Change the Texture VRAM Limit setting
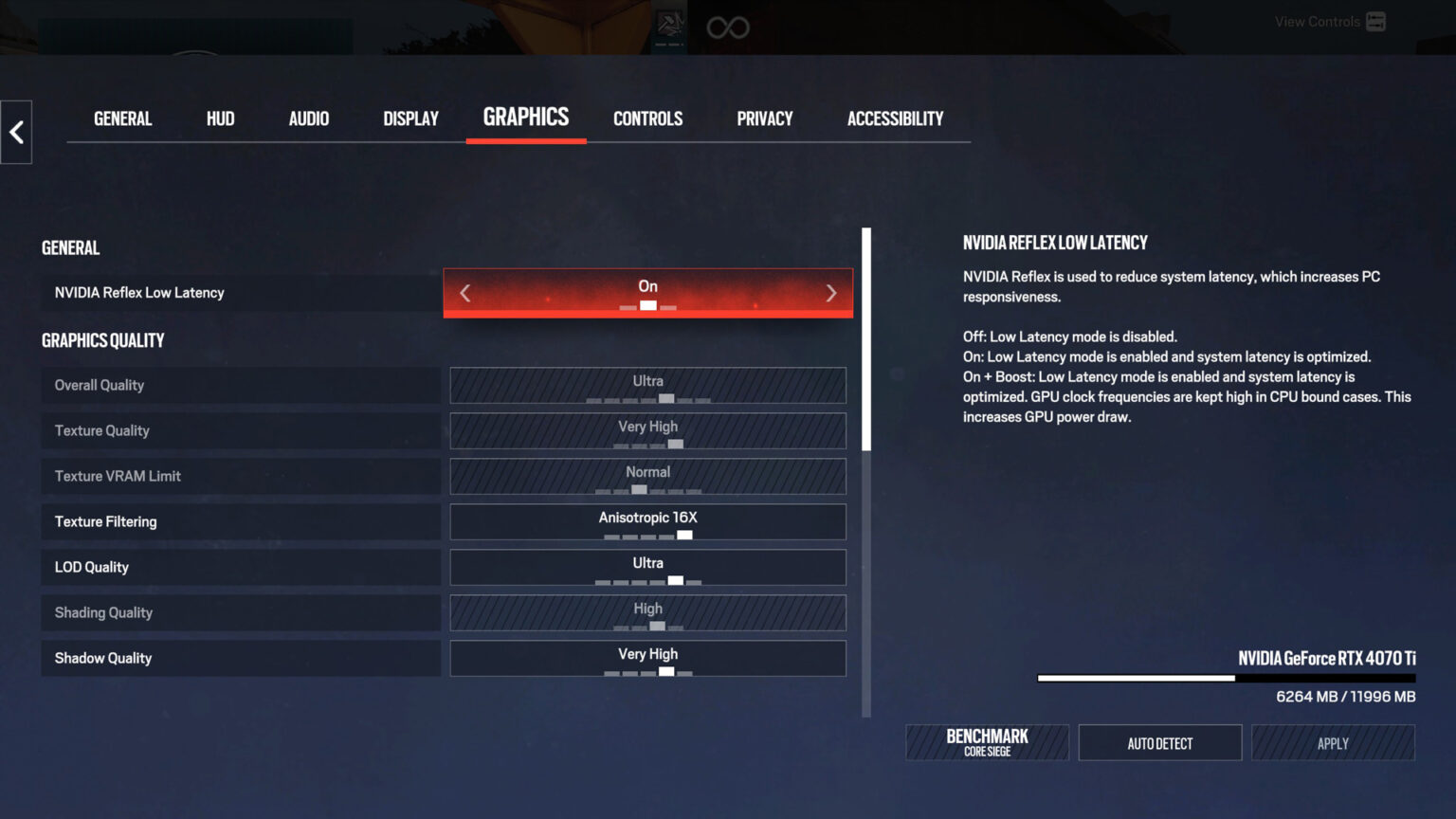The image size is (1456, 819). click(647, 476)
